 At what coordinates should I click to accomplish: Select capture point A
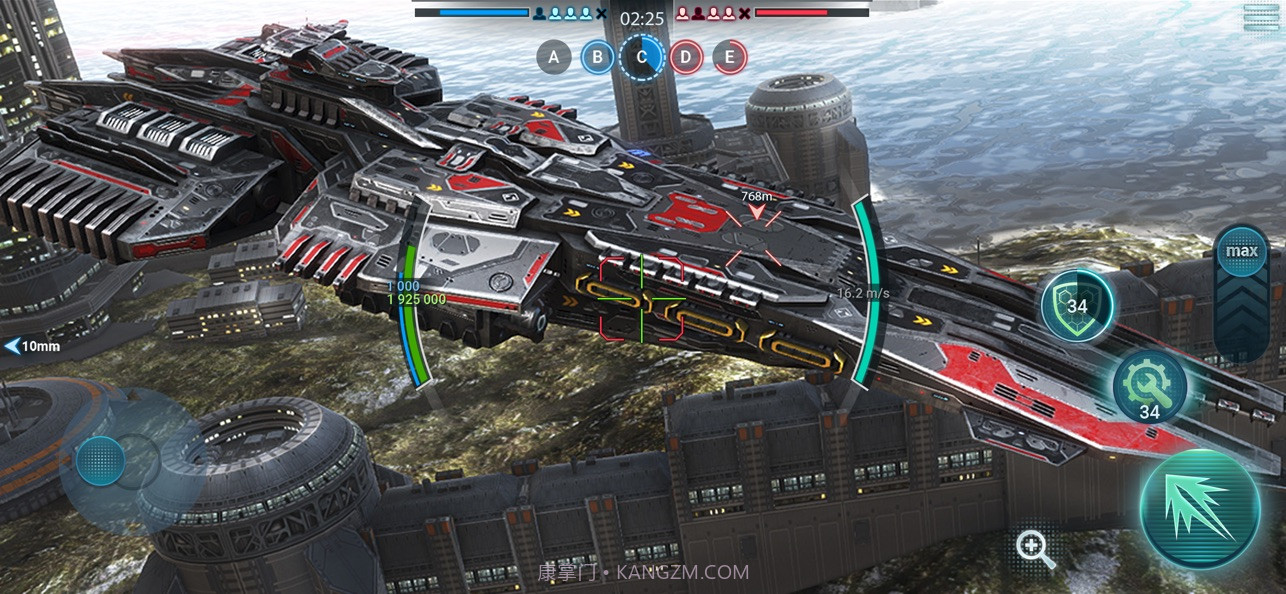[554, 57]
